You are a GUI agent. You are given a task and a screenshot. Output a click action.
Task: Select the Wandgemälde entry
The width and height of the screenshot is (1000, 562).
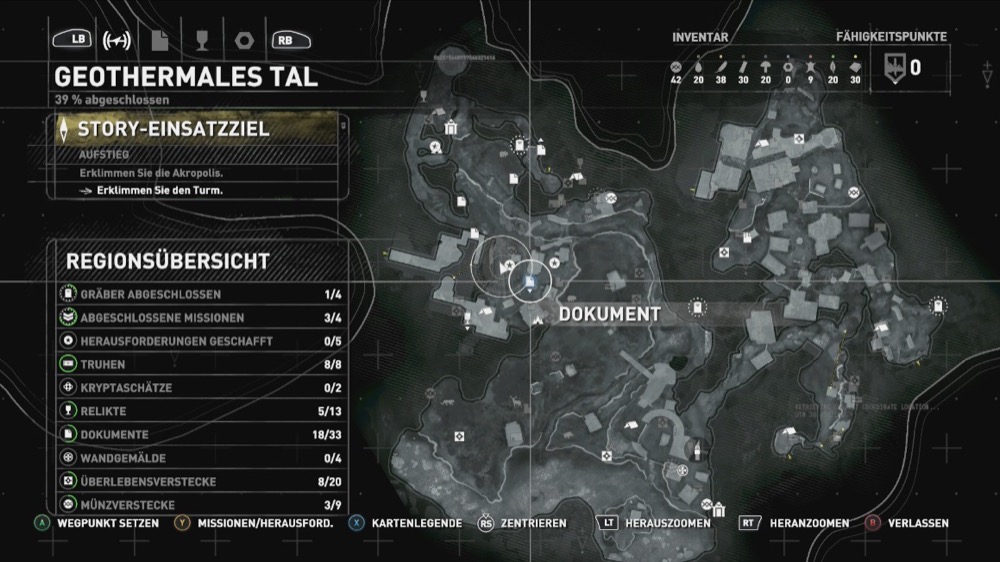(200, 458)
